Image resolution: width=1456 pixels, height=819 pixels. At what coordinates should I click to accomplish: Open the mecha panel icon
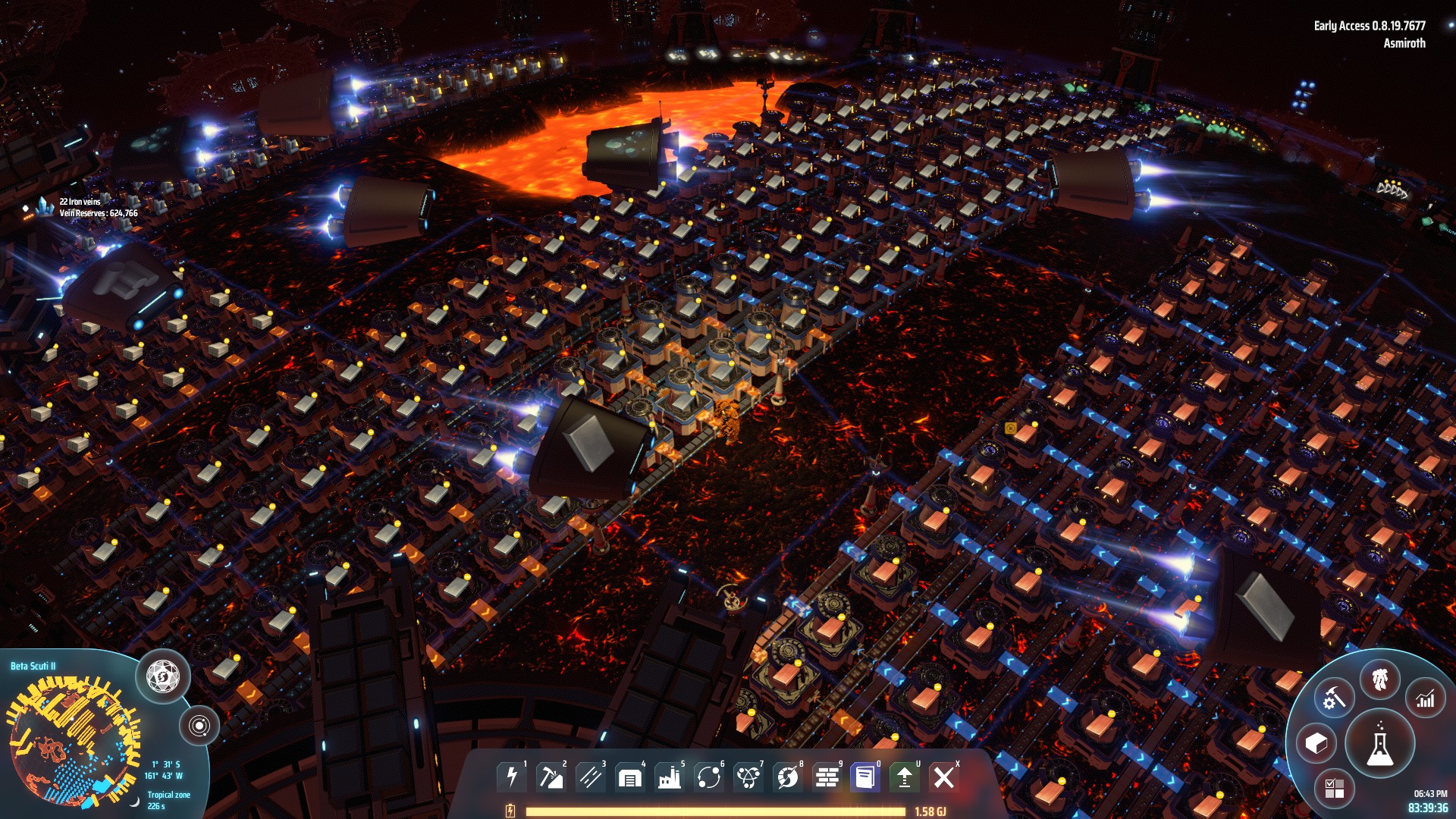coord(1380,679)
